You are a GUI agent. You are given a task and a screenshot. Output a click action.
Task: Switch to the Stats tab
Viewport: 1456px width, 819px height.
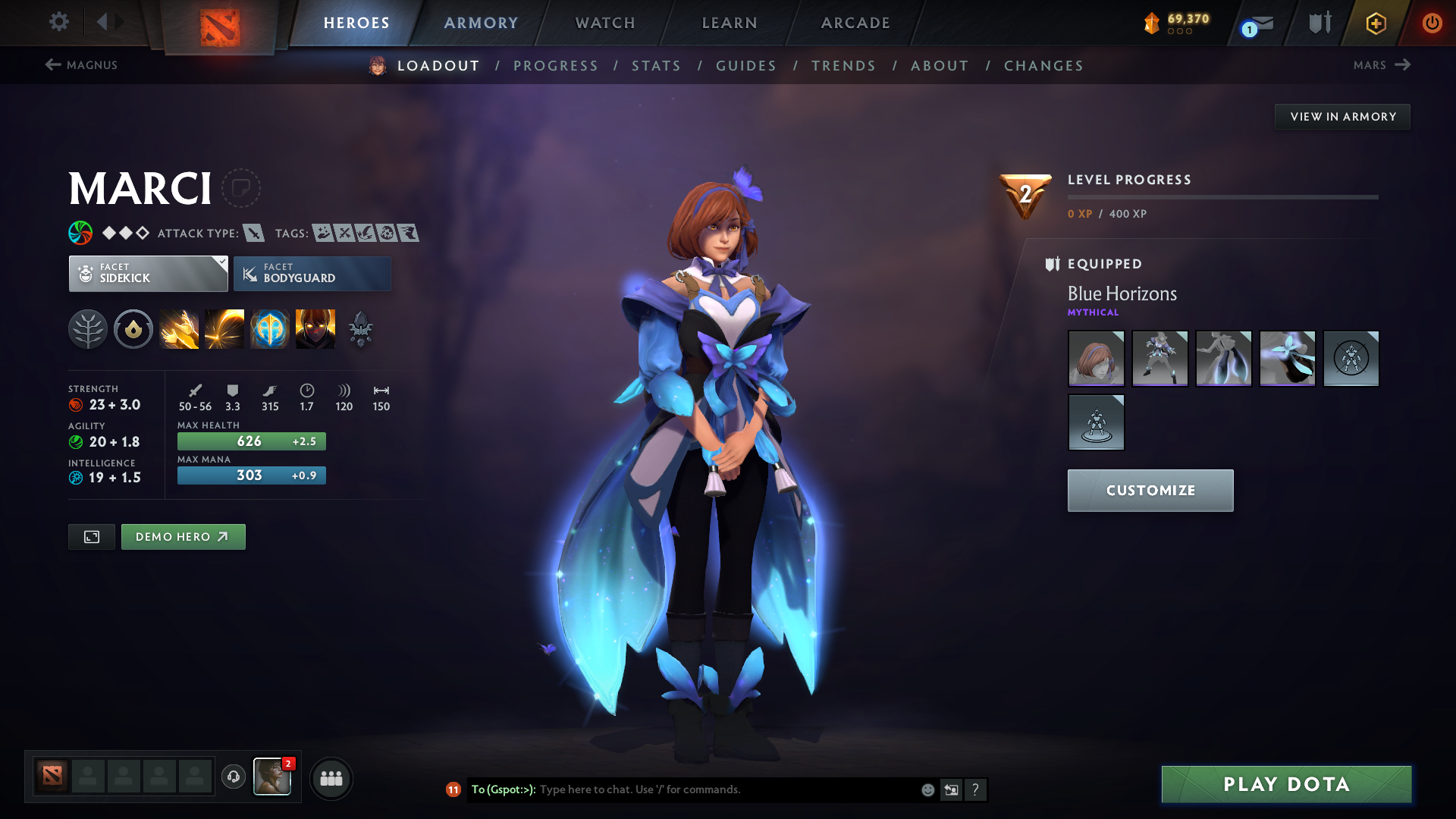(x=657, y=66)
